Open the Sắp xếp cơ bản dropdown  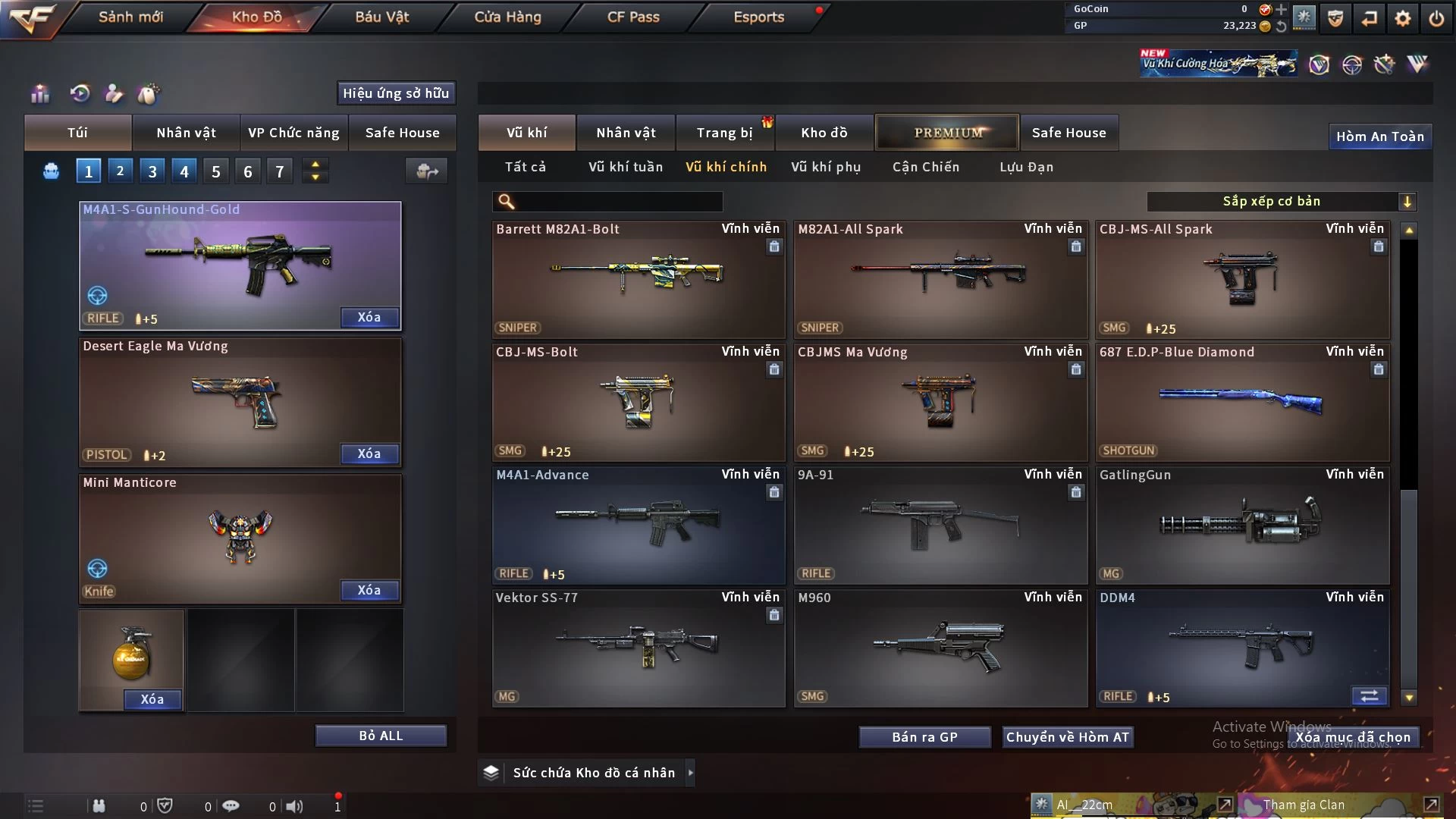(1281, 202)
